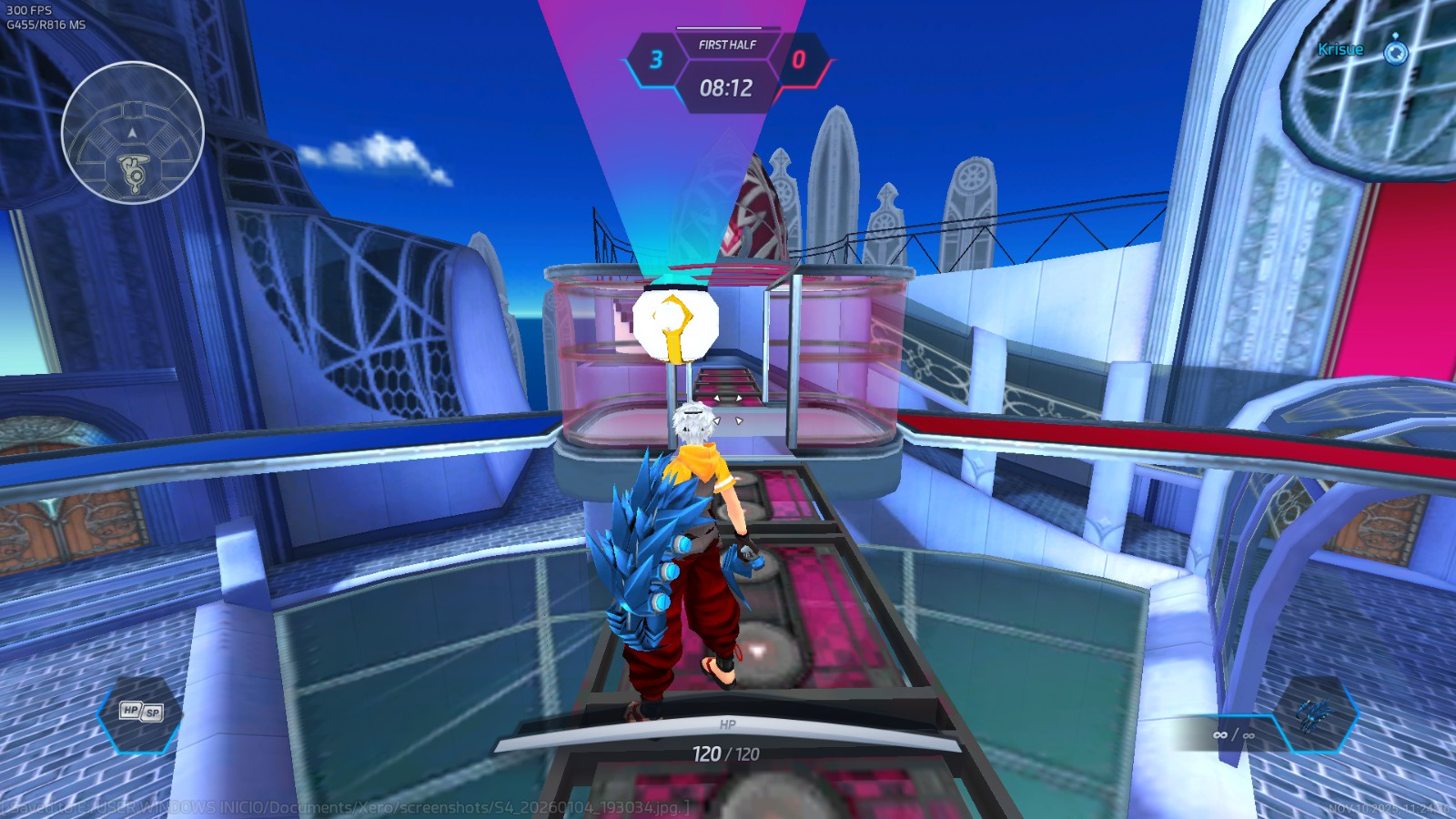
Task: Click the Krisue player name tag
Action: (x=1340, y=50)
